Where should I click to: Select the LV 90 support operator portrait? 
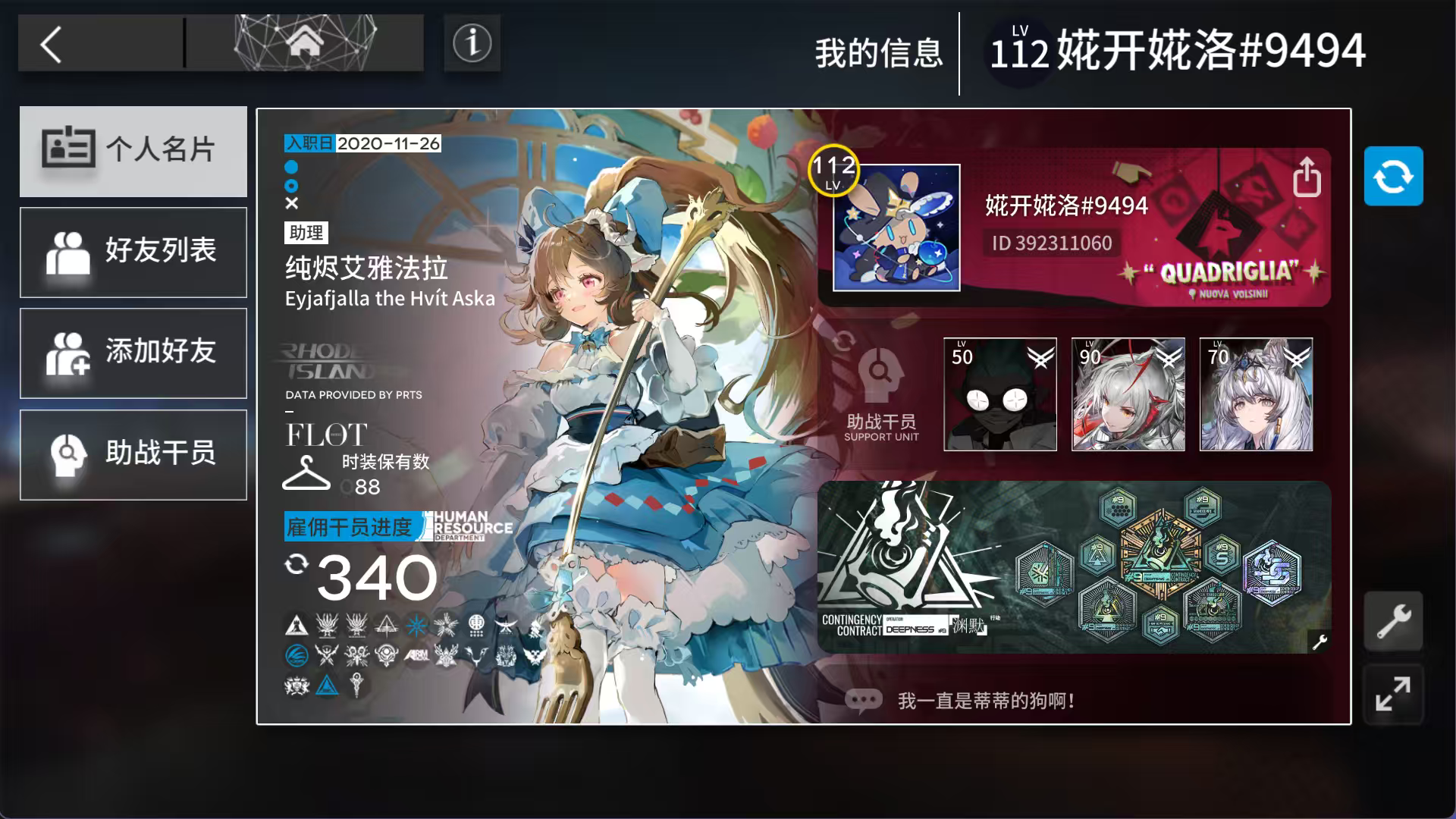(x=1128, y=394)
